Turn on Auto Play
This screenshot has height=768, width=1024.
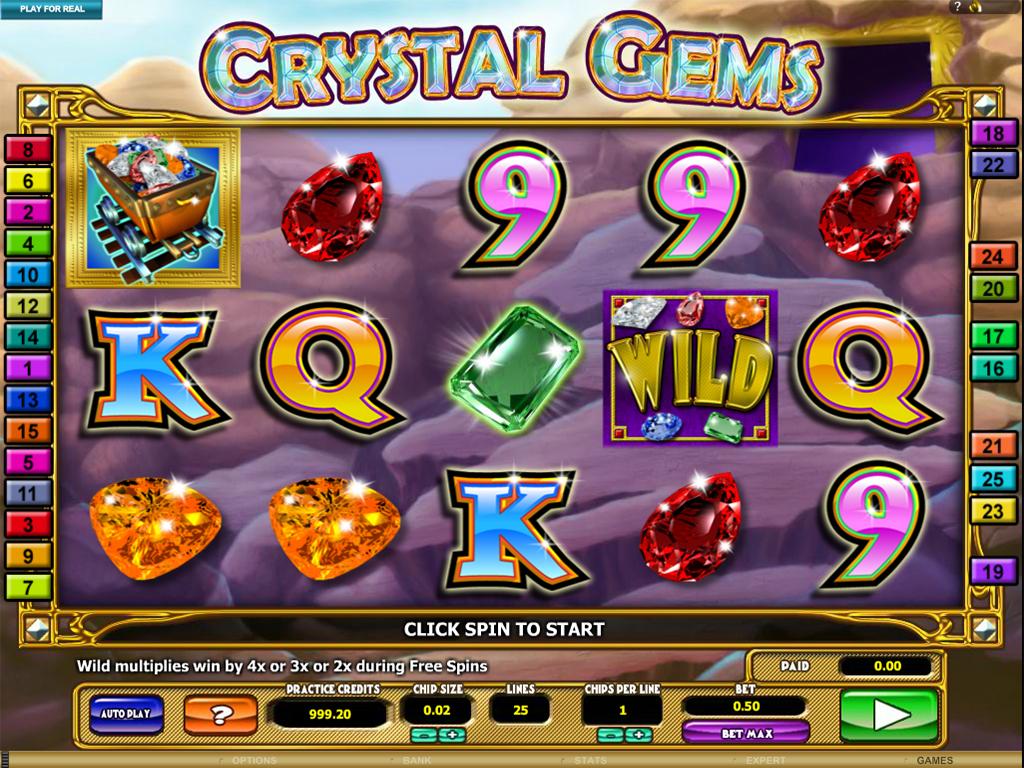coord(126,713)
